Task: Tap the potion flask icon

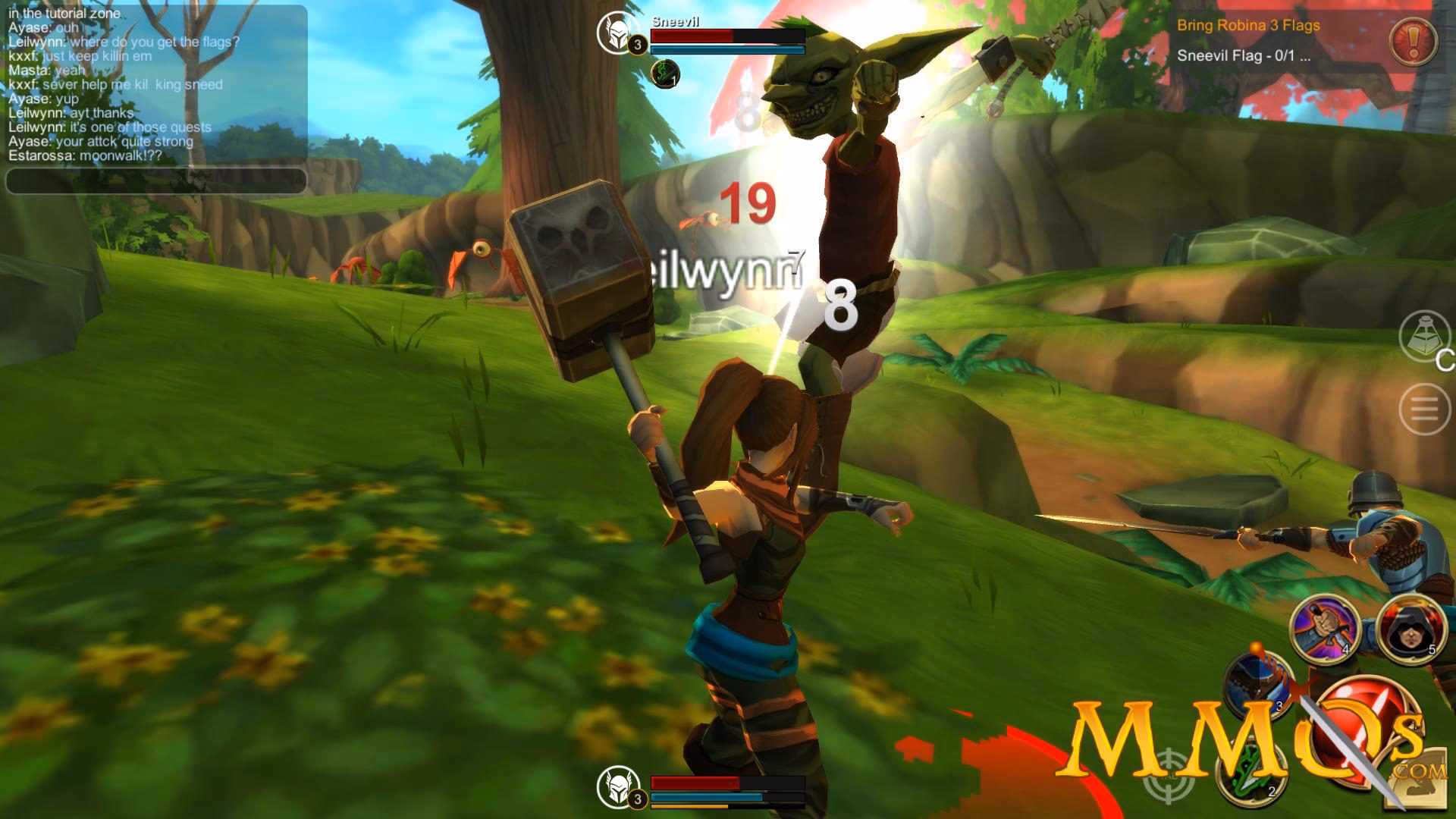Action: point(1422,336)
